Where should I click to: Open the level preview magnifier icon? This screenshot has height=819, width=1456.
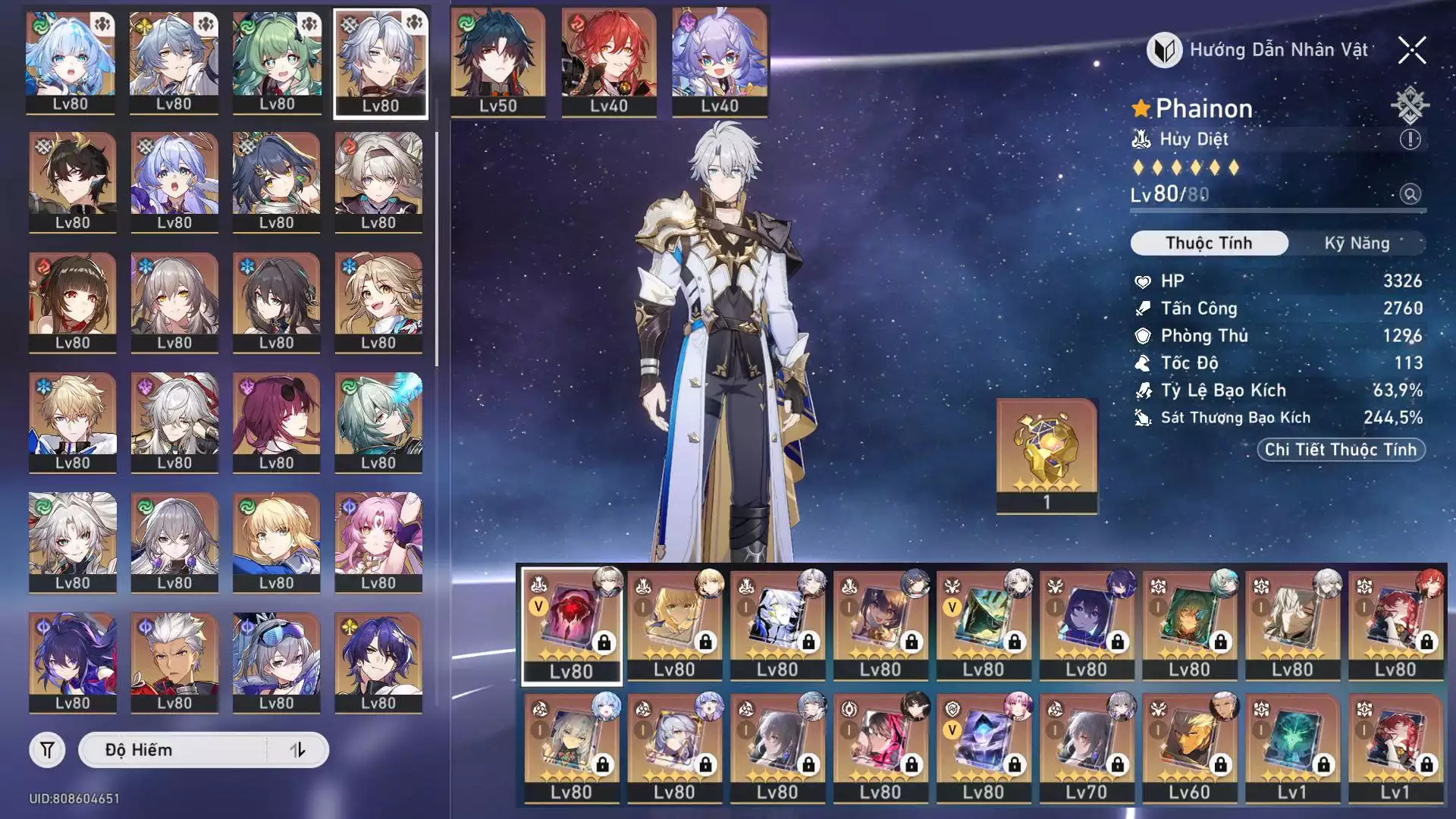click(1410, 194)
